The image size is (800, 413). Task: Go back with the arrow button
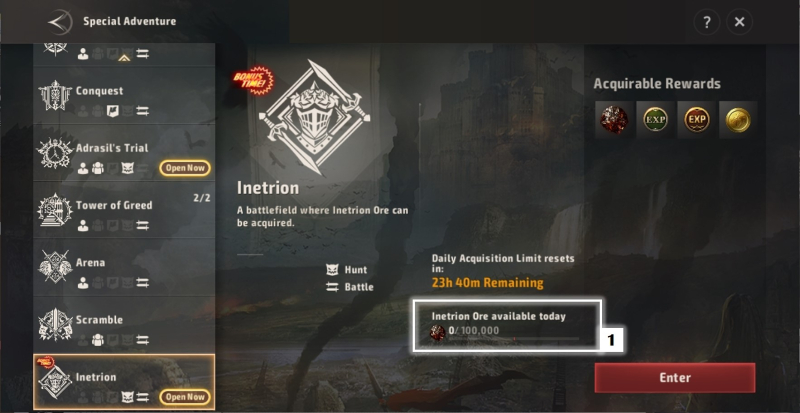tap(60, 21)
